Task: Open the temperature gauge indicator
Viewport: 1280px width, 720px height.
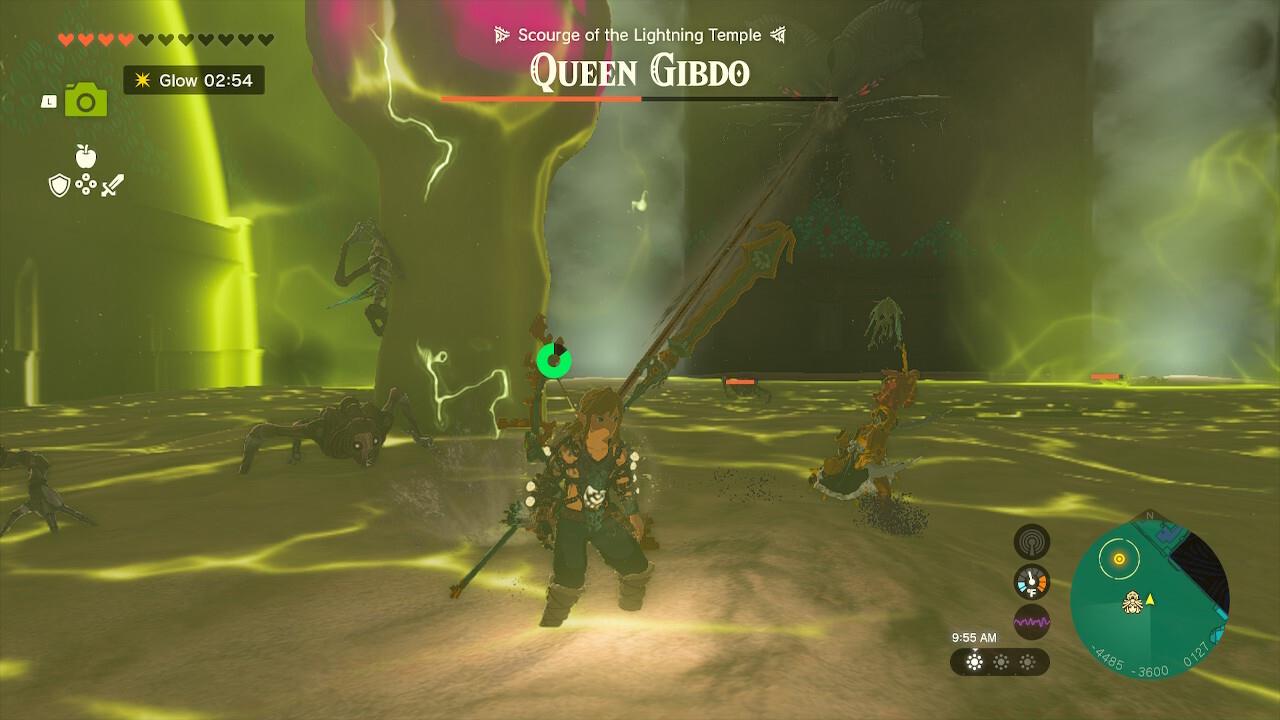Action: click(1031, 579)
